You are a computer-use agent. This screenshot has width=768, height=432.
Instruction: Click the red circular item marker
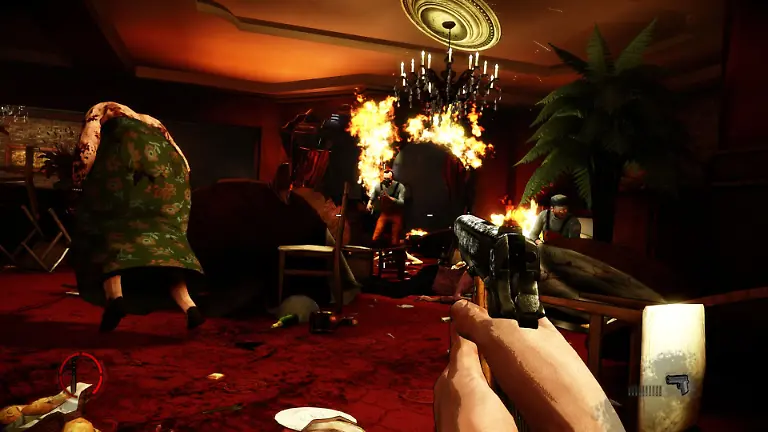[79, 372]
